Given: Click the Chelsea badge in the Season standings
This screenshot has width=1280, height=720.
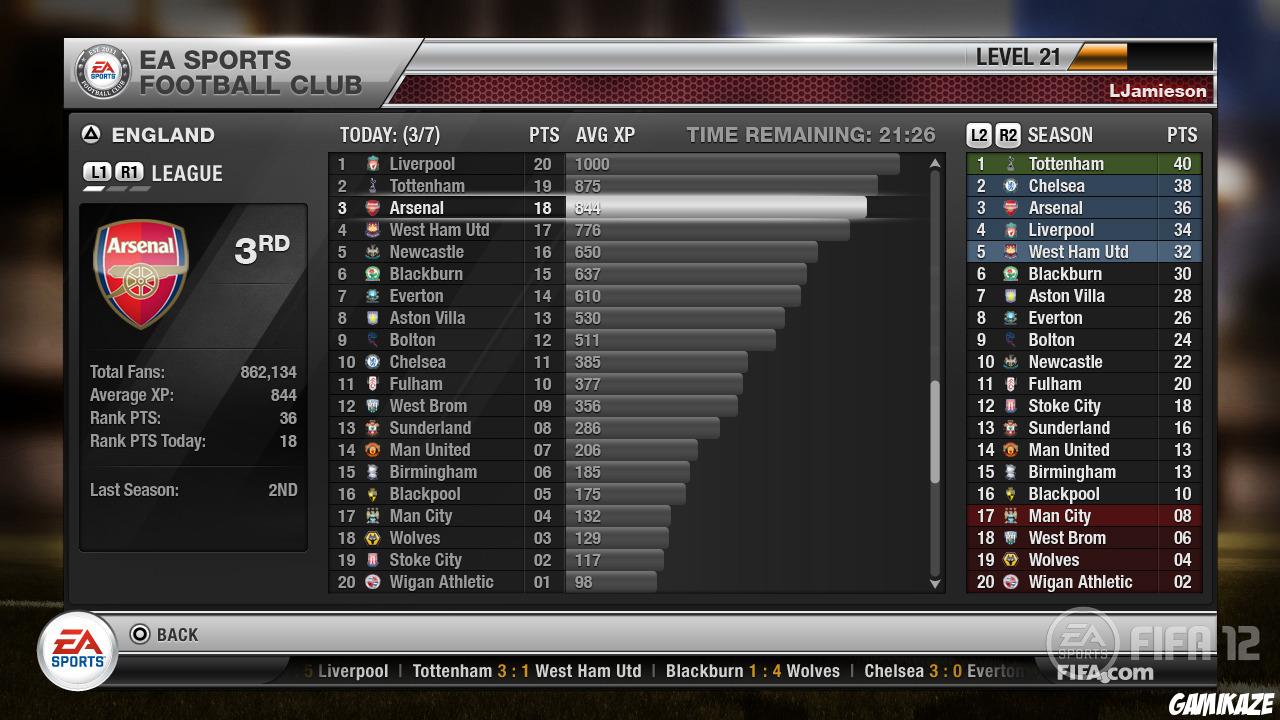Looking at the screenshot, I should [x=1010, y=185].
